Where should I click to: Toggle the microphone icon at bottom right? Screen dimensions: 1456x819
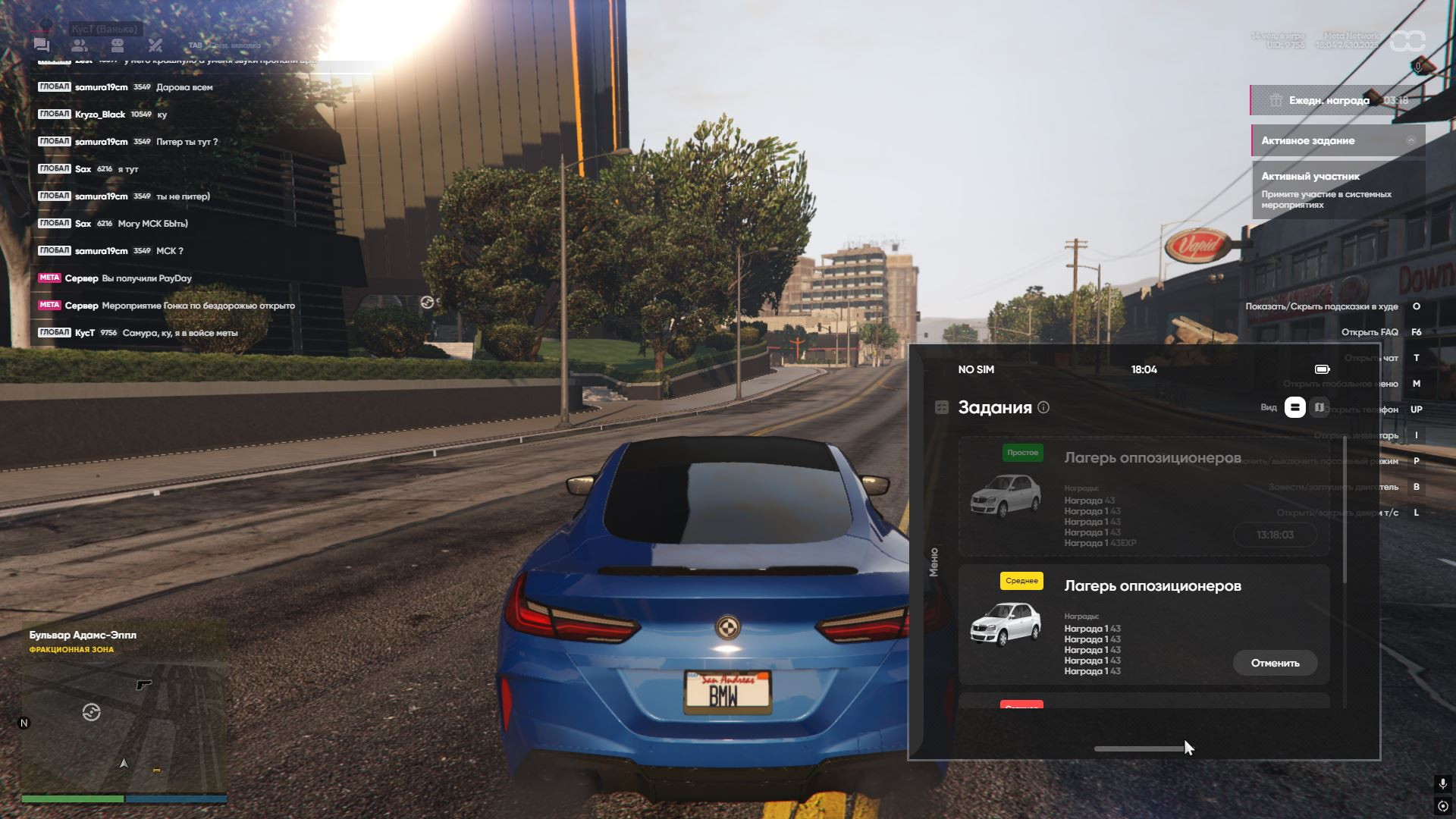pyautogui.click(x=1442, y=783)
